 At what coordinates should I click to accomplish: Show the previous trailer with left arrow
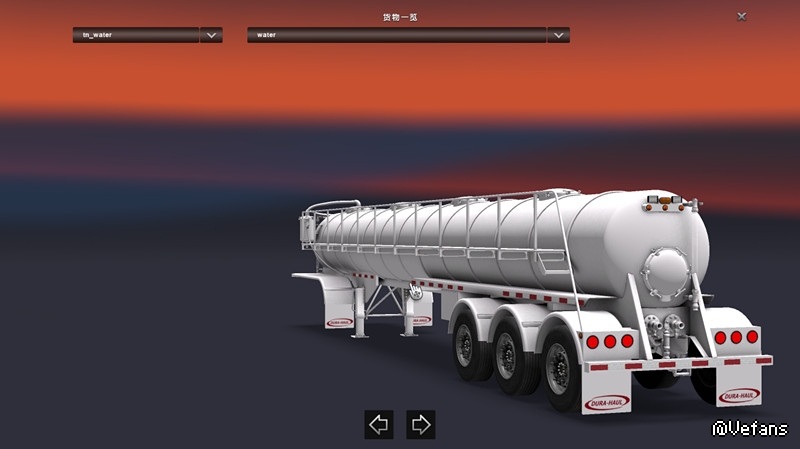tap(379, 424)
